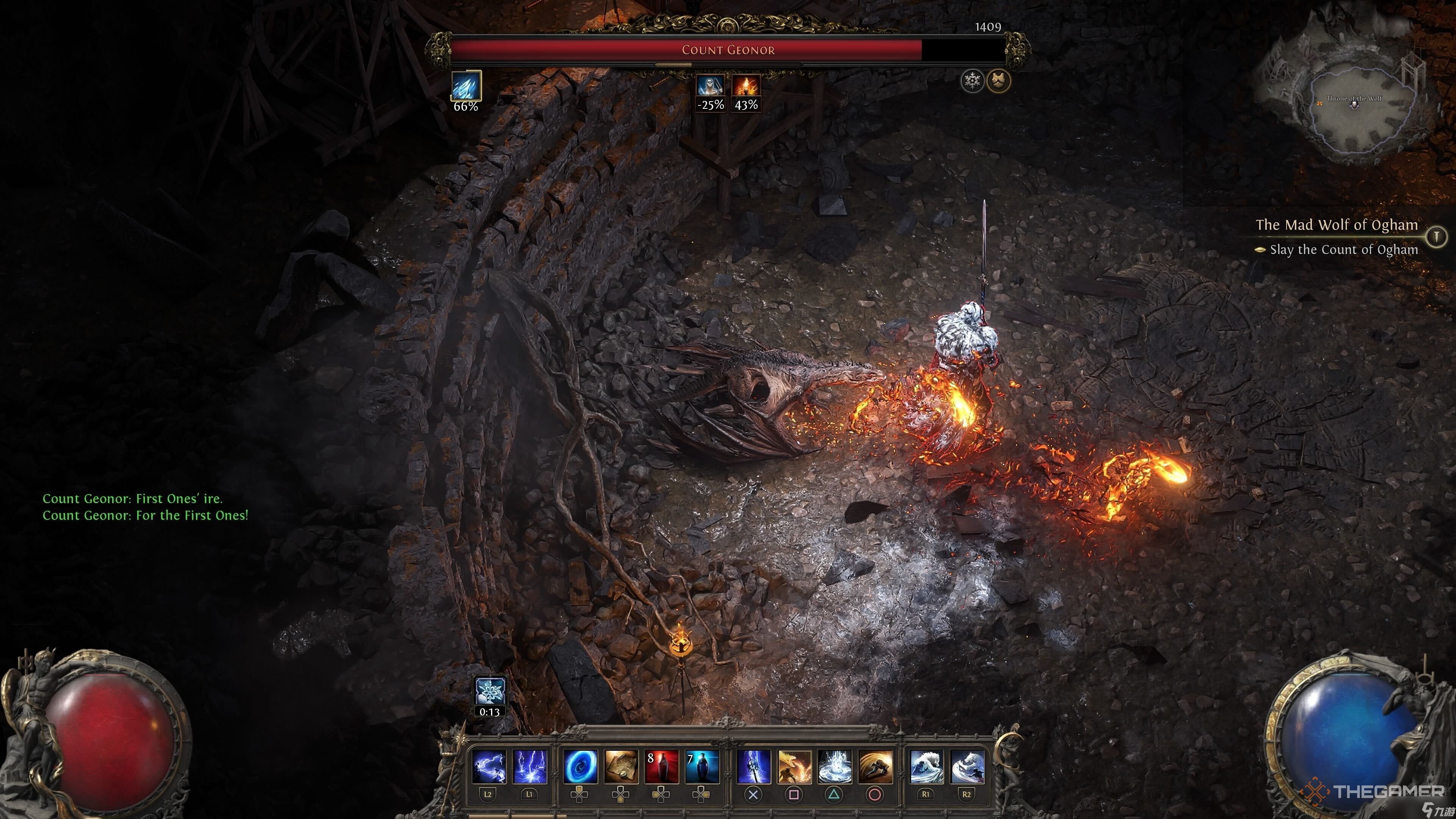Select the golden armor boss modifier icon
This screenshot has height=819, width=1456.
[x=999, y=81]
